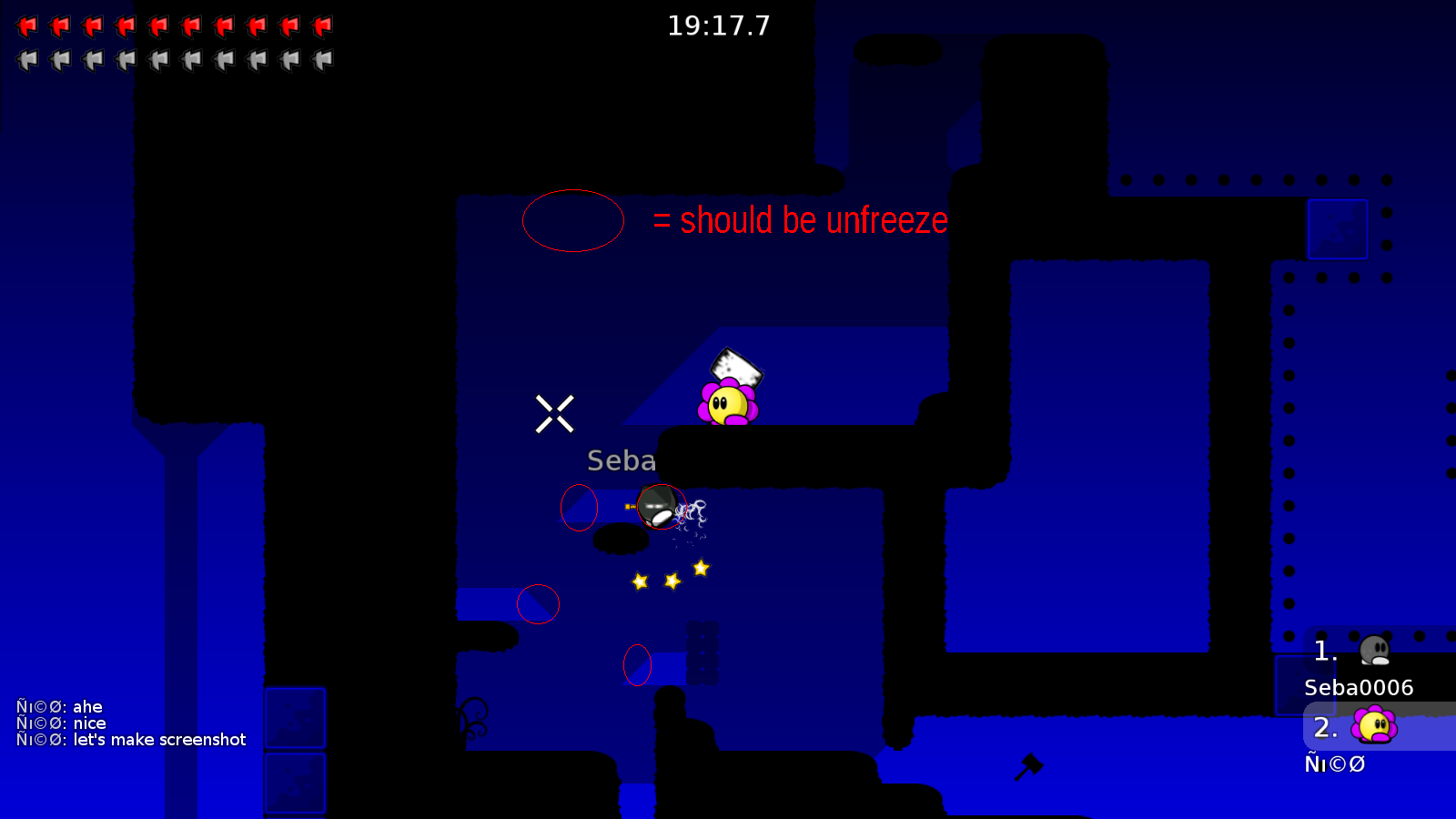The width and height of the screenshot is (1456, 819).
Task: Click the paper note above the flower tee
Action: [x=735, y=367]
